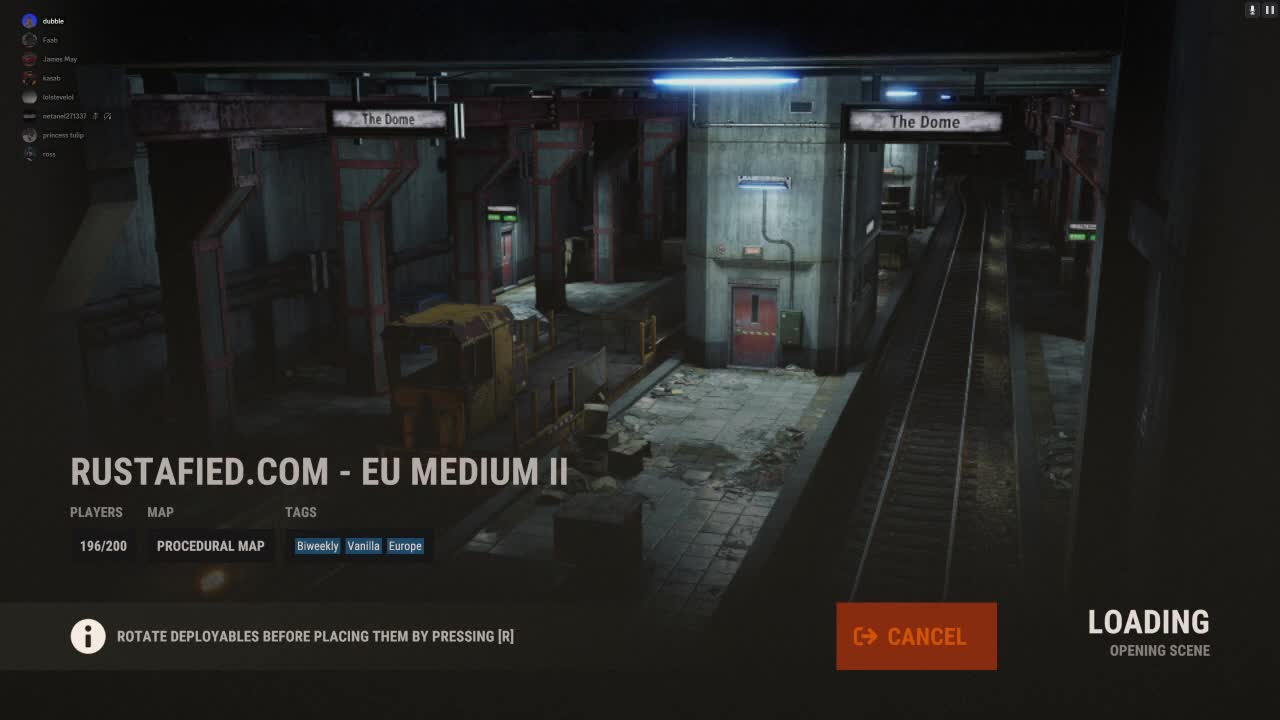
Task: Cancel loading the server
Action: 916,636
